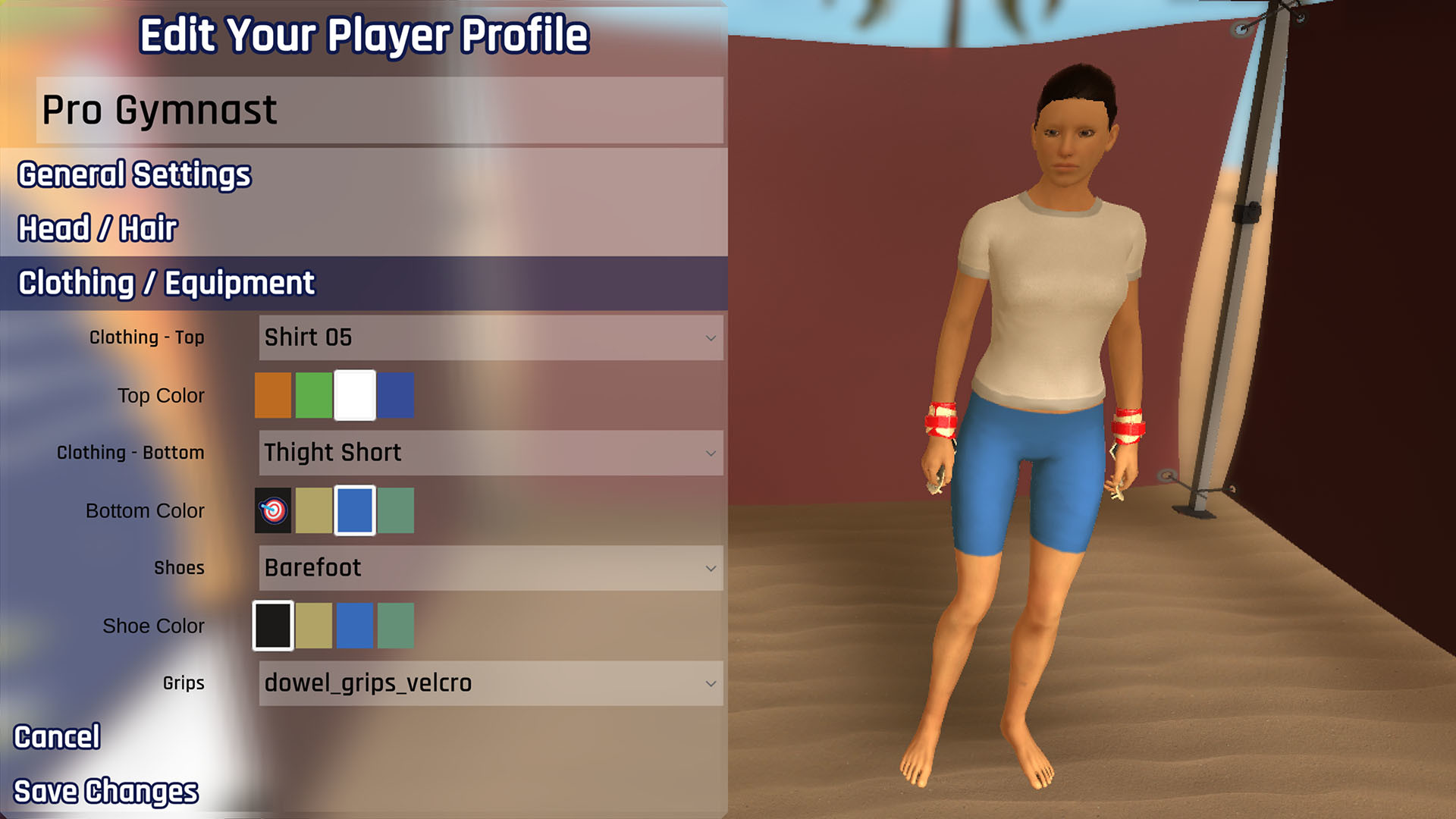Viewport: 1456px width, 819px height.
Task: Pick the blue swatch for Bottom Color
Action: (355, 510)
